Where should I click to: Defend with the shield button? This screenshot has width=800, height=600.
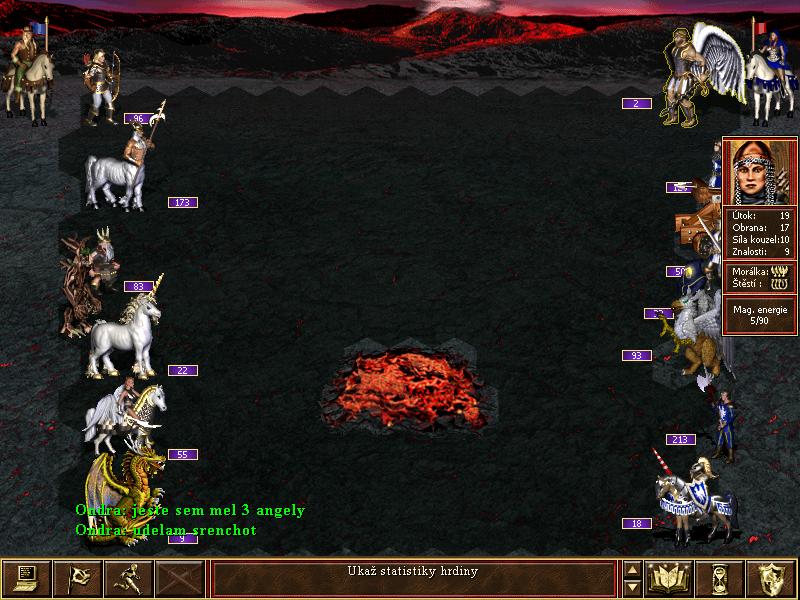point(773,578)
